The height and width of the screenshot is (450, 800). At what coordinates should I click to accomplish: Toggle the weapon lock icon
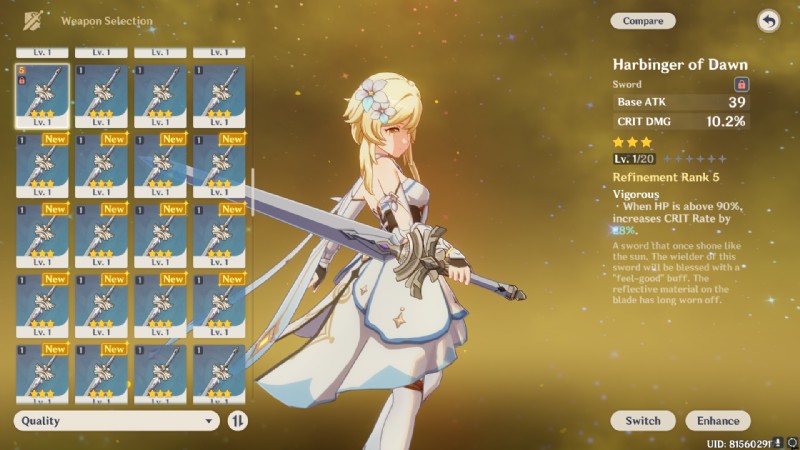741,85
